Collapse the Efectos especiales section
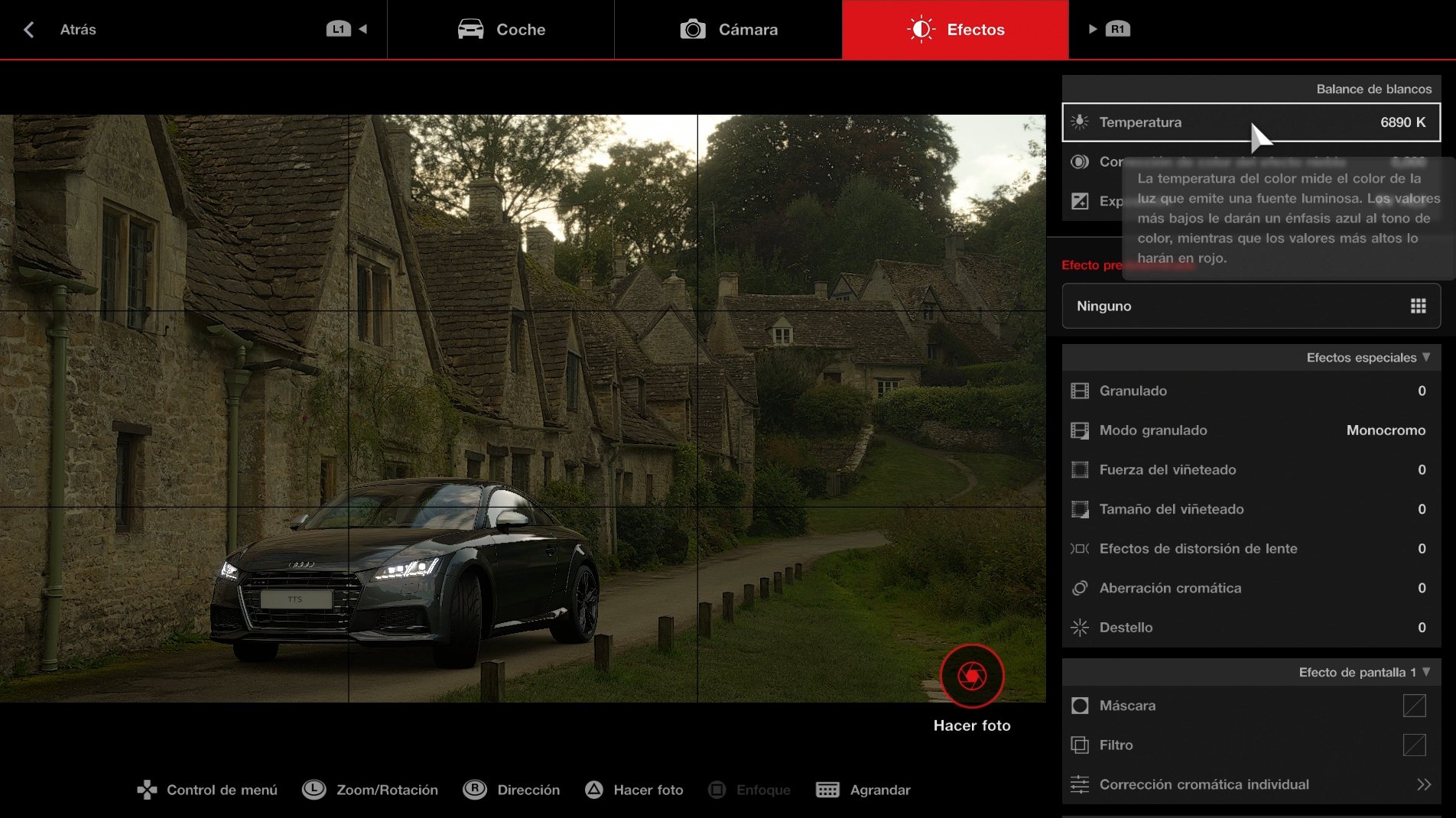This screenshot has height=818, width=1456. coord(1426,357)
